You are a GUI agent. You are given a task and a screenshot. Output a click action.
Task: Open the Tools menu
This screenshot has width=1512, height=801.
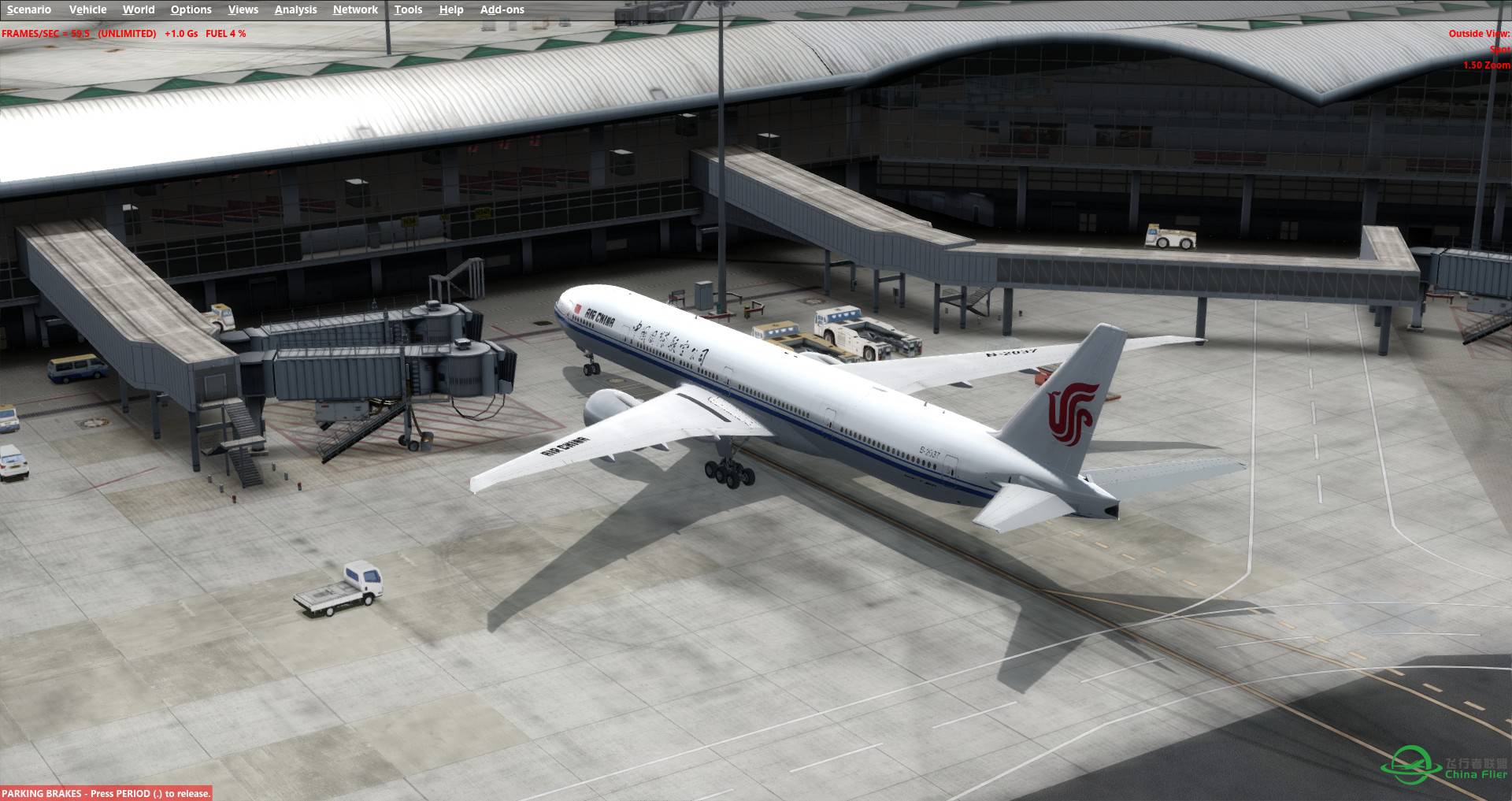[x=408, y=9]
